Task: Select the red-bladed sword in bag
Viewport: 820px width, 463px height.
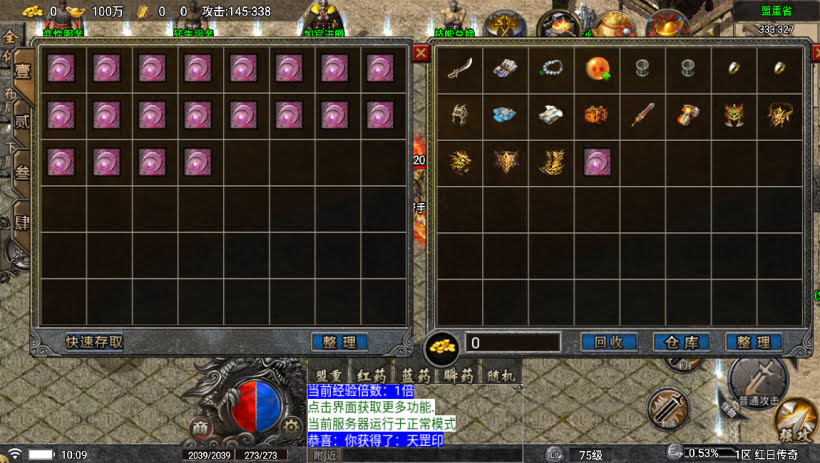Action: point(643,115)
